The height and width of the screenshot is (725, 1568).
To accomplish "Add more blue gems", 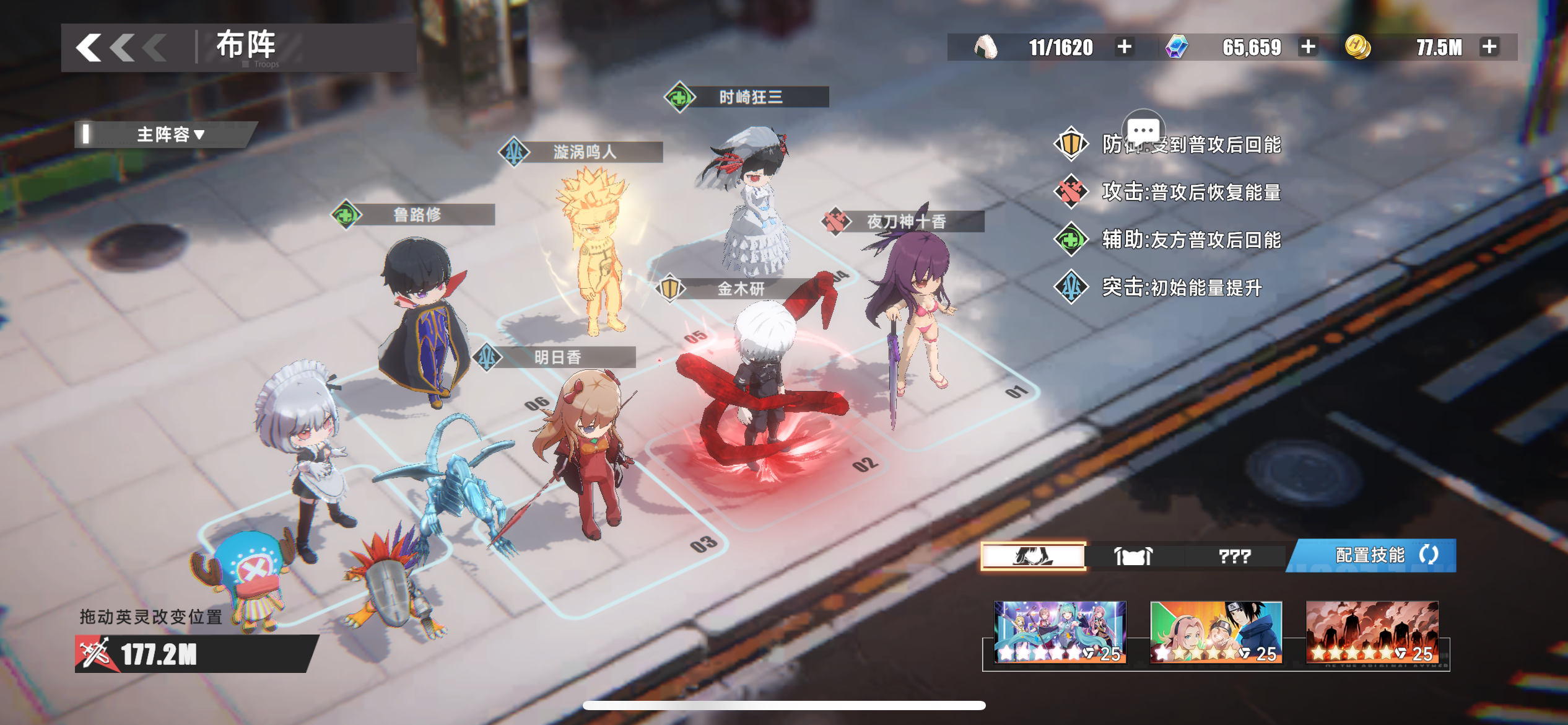I will pos(1308,47).
